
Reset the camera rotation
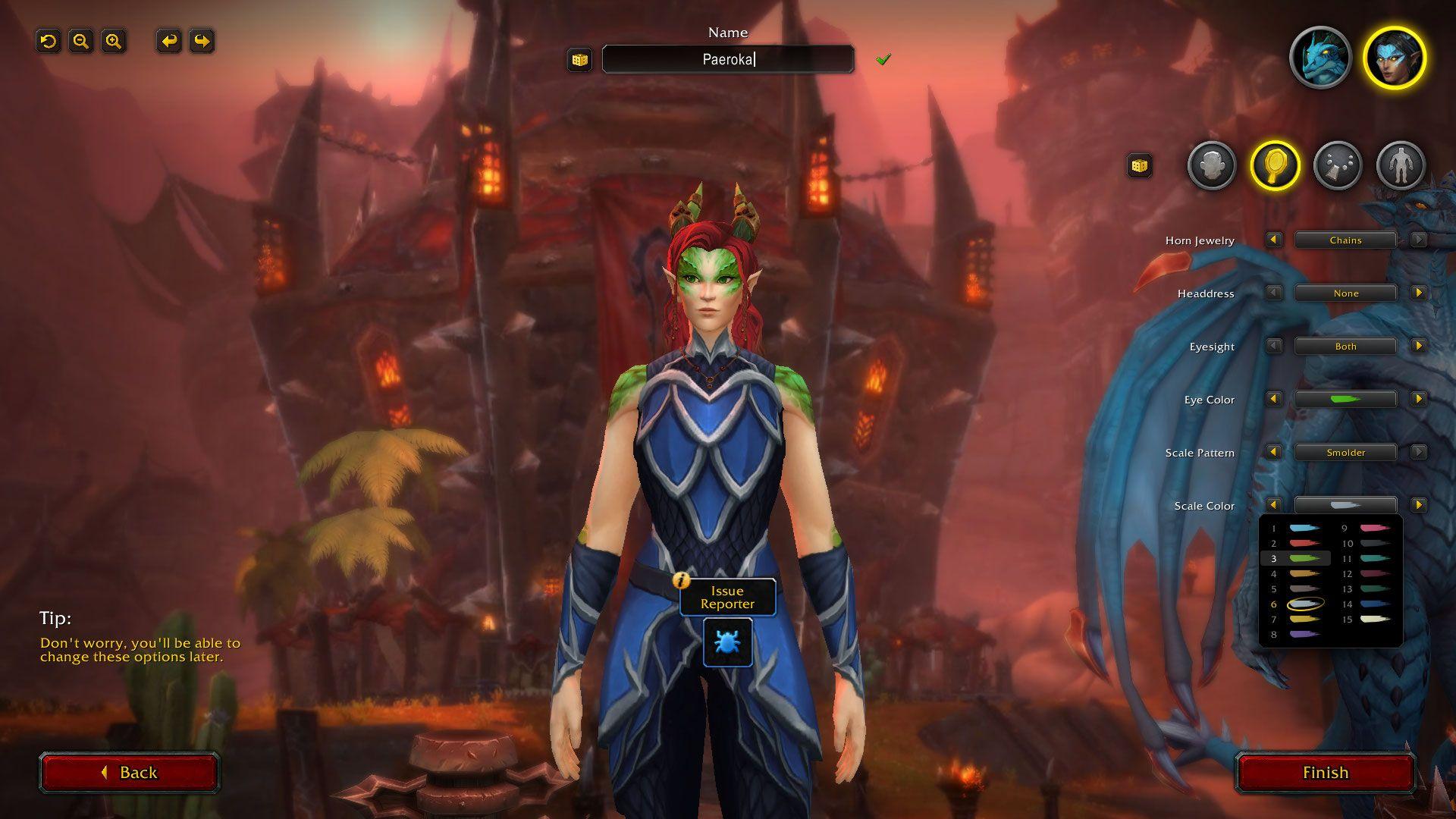(x=49, y=41)
